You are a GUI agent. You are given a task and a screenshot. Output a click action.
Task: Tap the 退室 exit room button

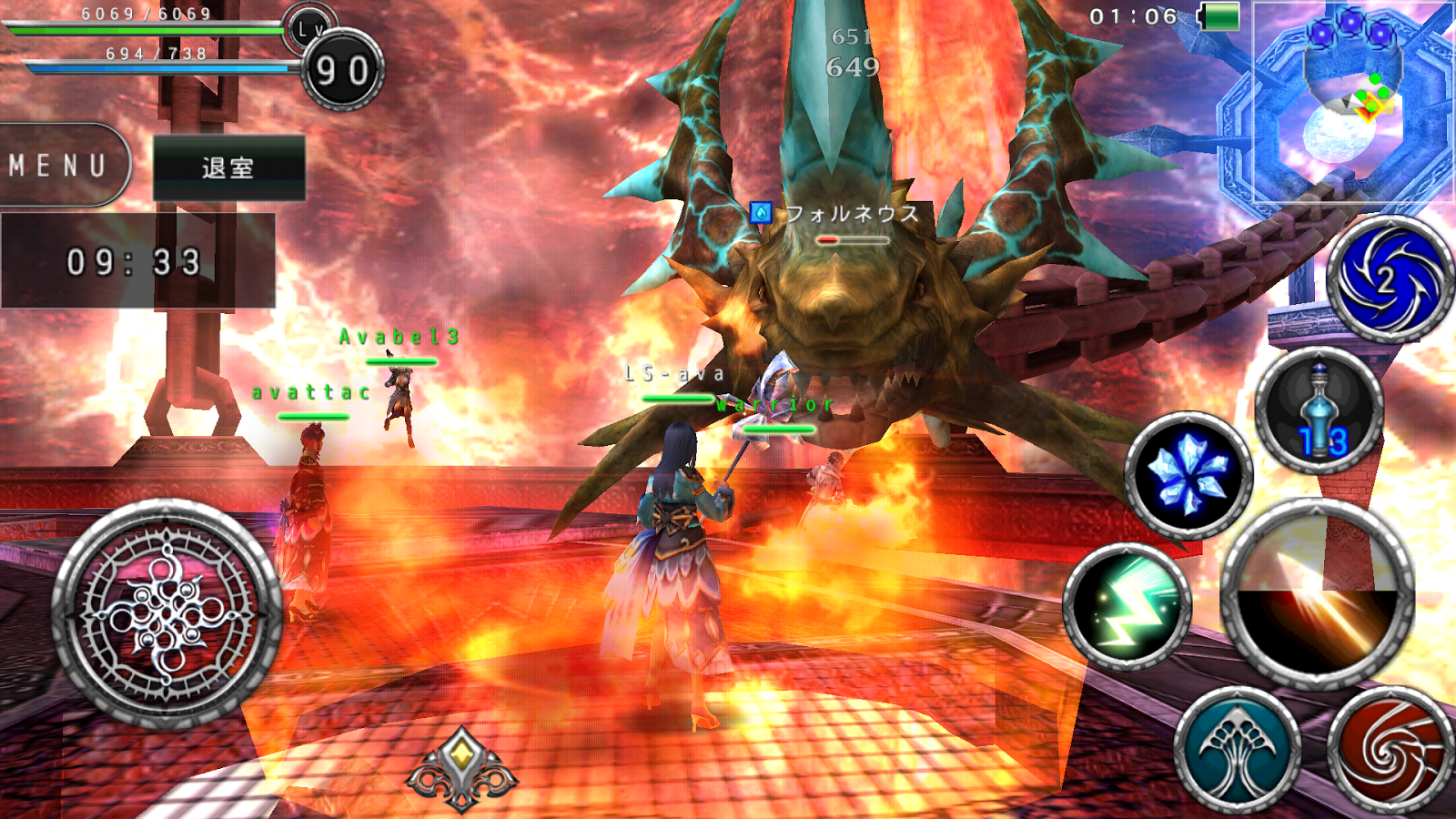(x=228, y=167)
